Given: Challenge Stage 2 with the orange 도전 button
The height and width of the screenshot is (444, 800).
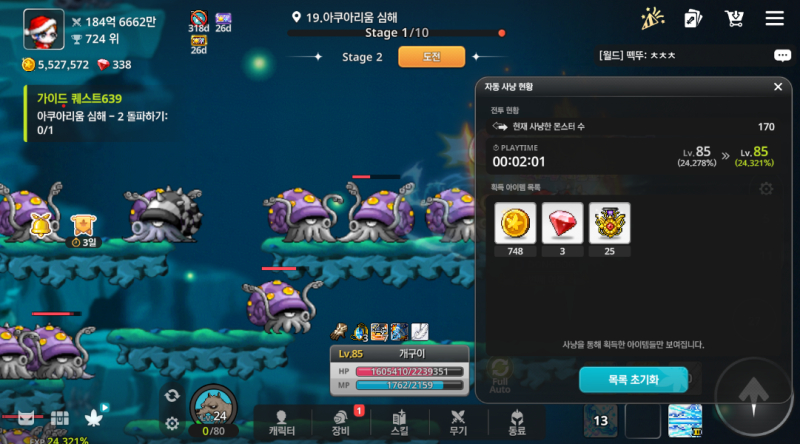Looking at the screenshot, I should 418,57.
